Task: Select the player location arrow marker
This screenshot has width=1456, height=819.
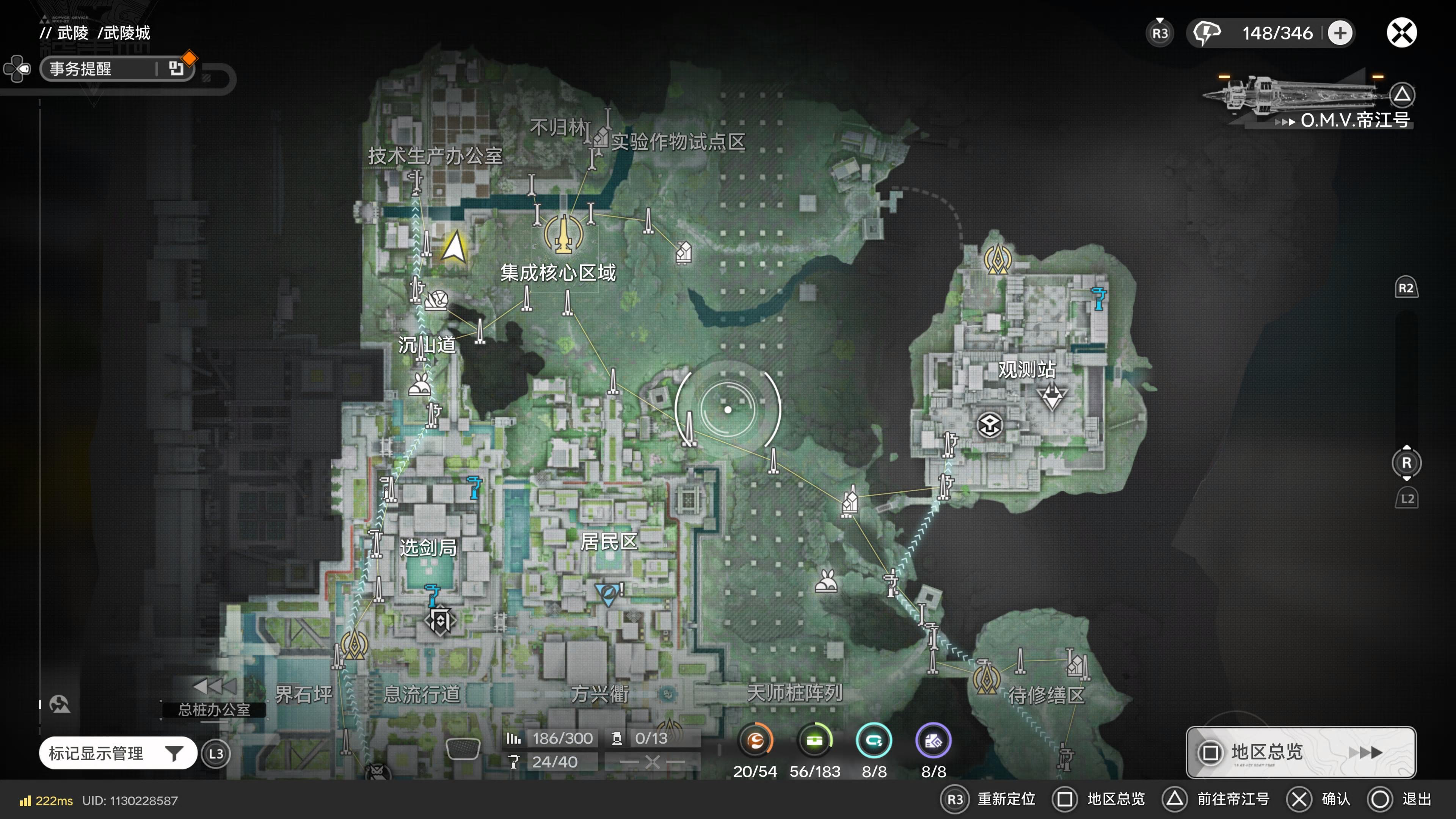Action: click(x=454, y=248)
